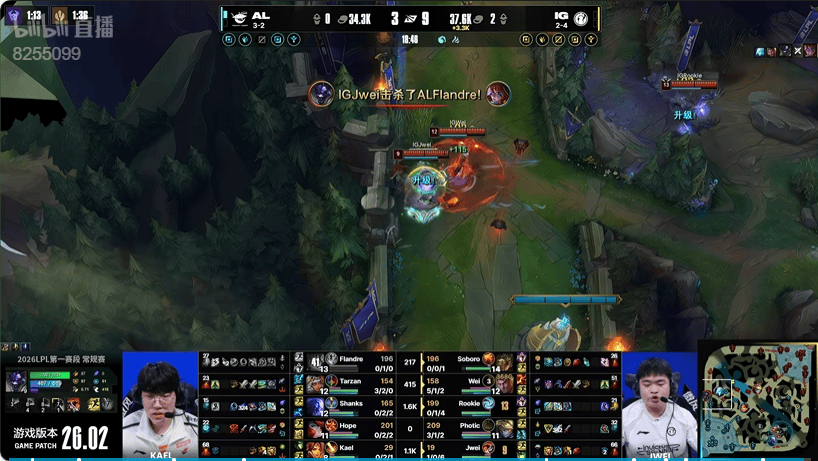Select the spectated champion's portrait
Viewport: 818px width, 461px height.
point(17,381)
